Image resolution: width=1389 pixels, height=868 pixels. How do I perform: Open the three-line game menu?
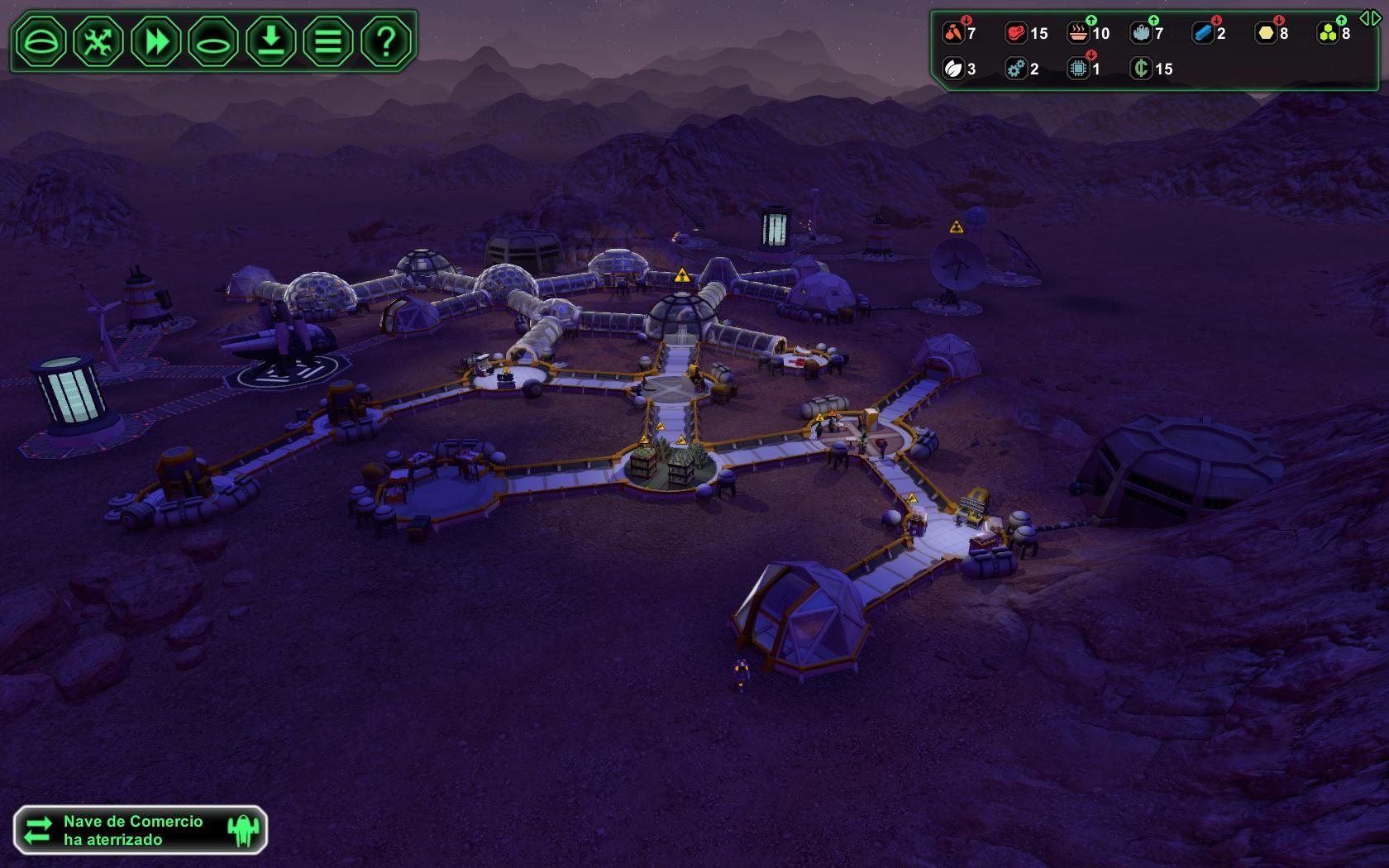click(x=328, y=41)
